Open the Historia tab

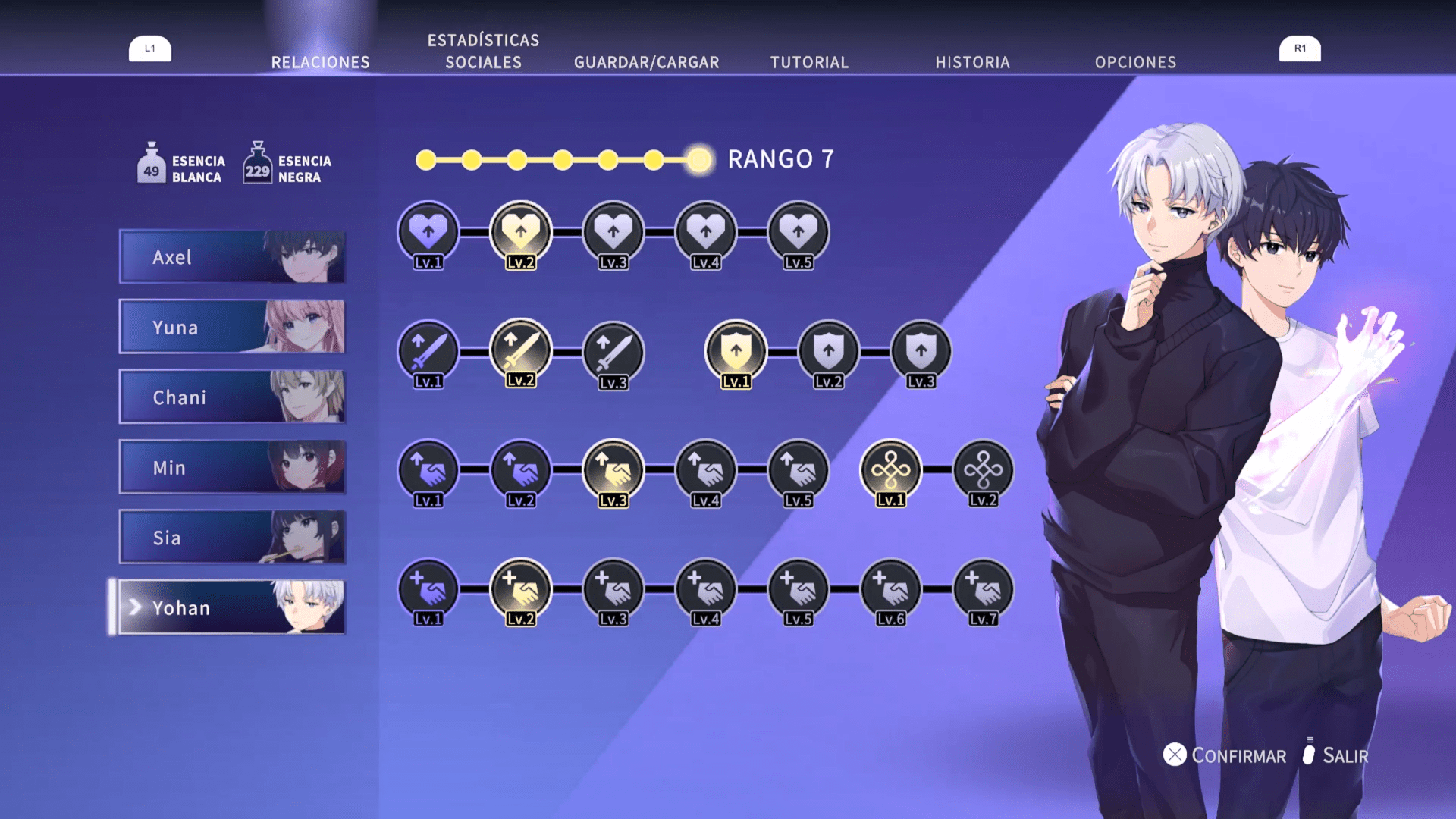(972, 62)
